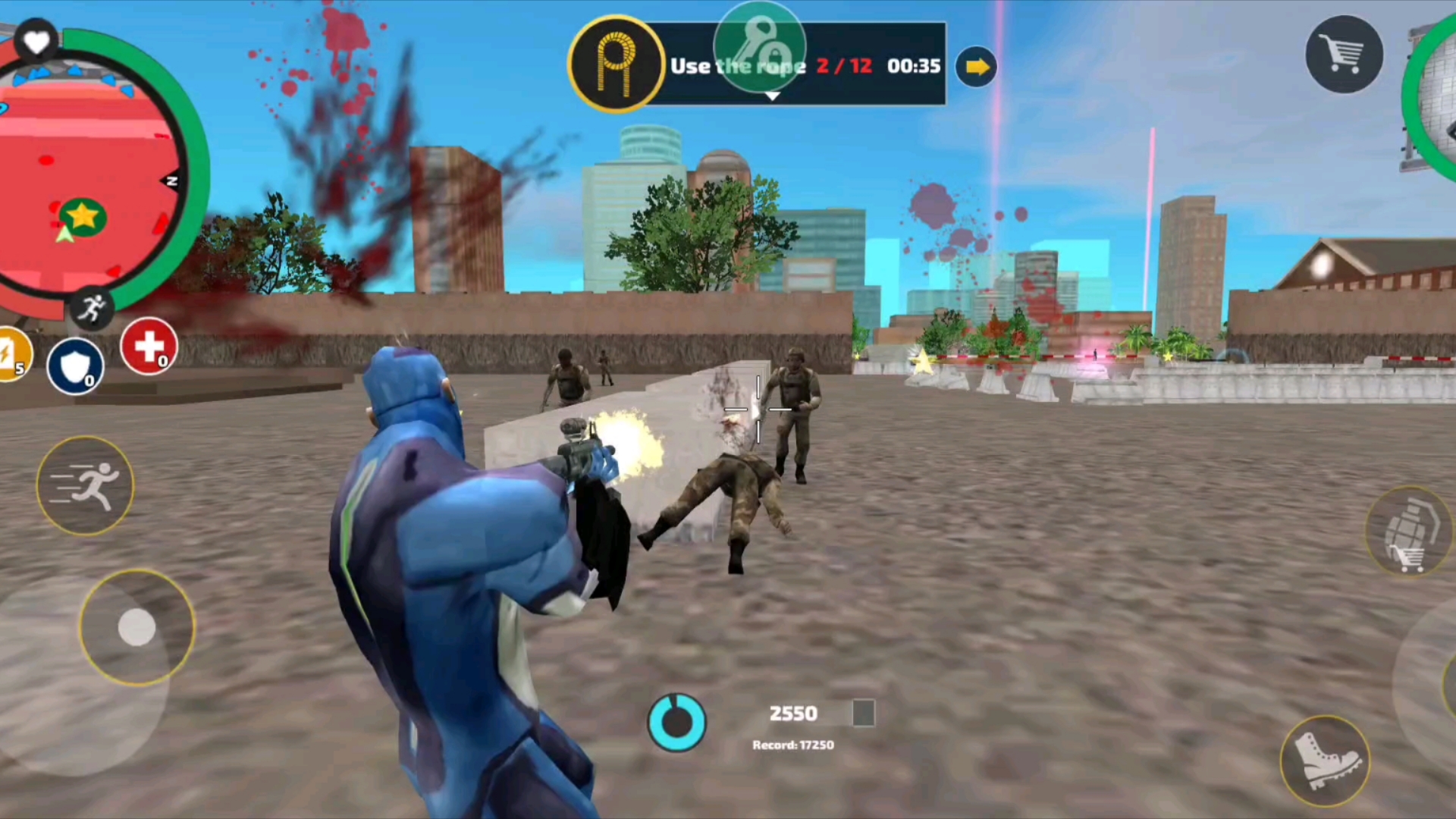
Task: Tap the yellow arrow next to quest timer
Action: (977, 67)
